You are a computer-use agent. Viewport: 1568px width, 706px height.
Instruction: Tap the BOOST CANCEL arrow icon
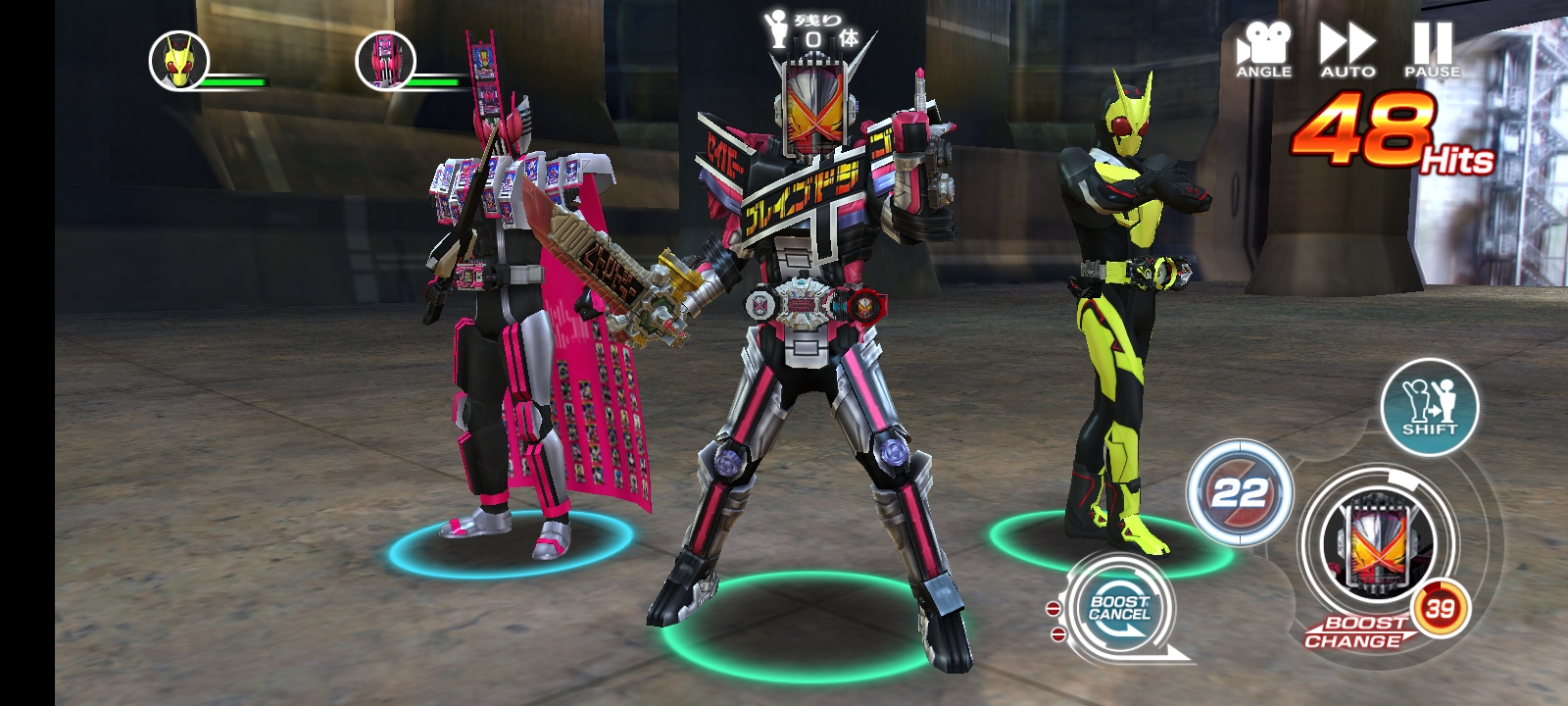point(1120,613)
